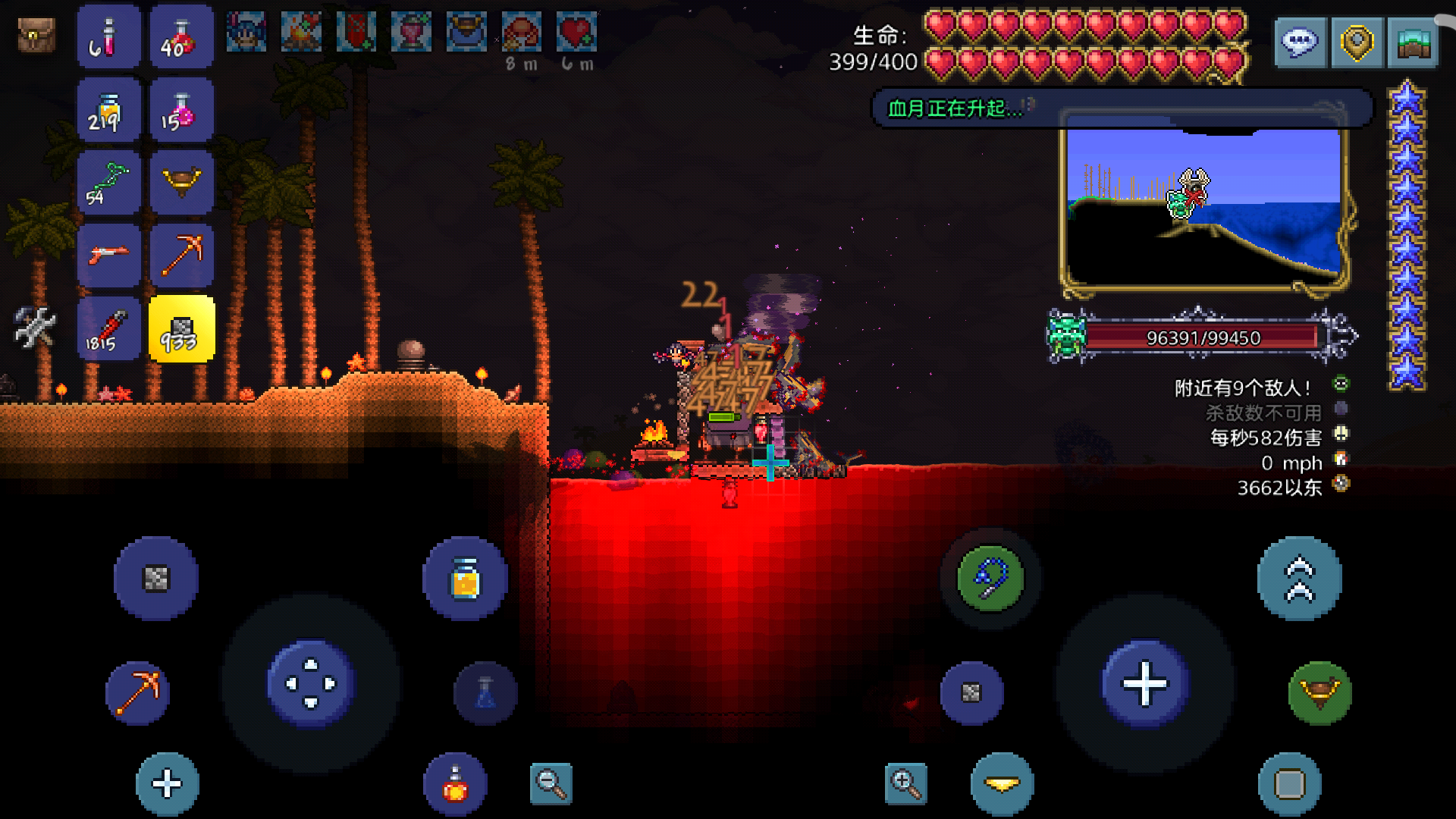The image size is (1456, 819).
Task: Open the map pin marker button
Action: tap(1357, 42)
